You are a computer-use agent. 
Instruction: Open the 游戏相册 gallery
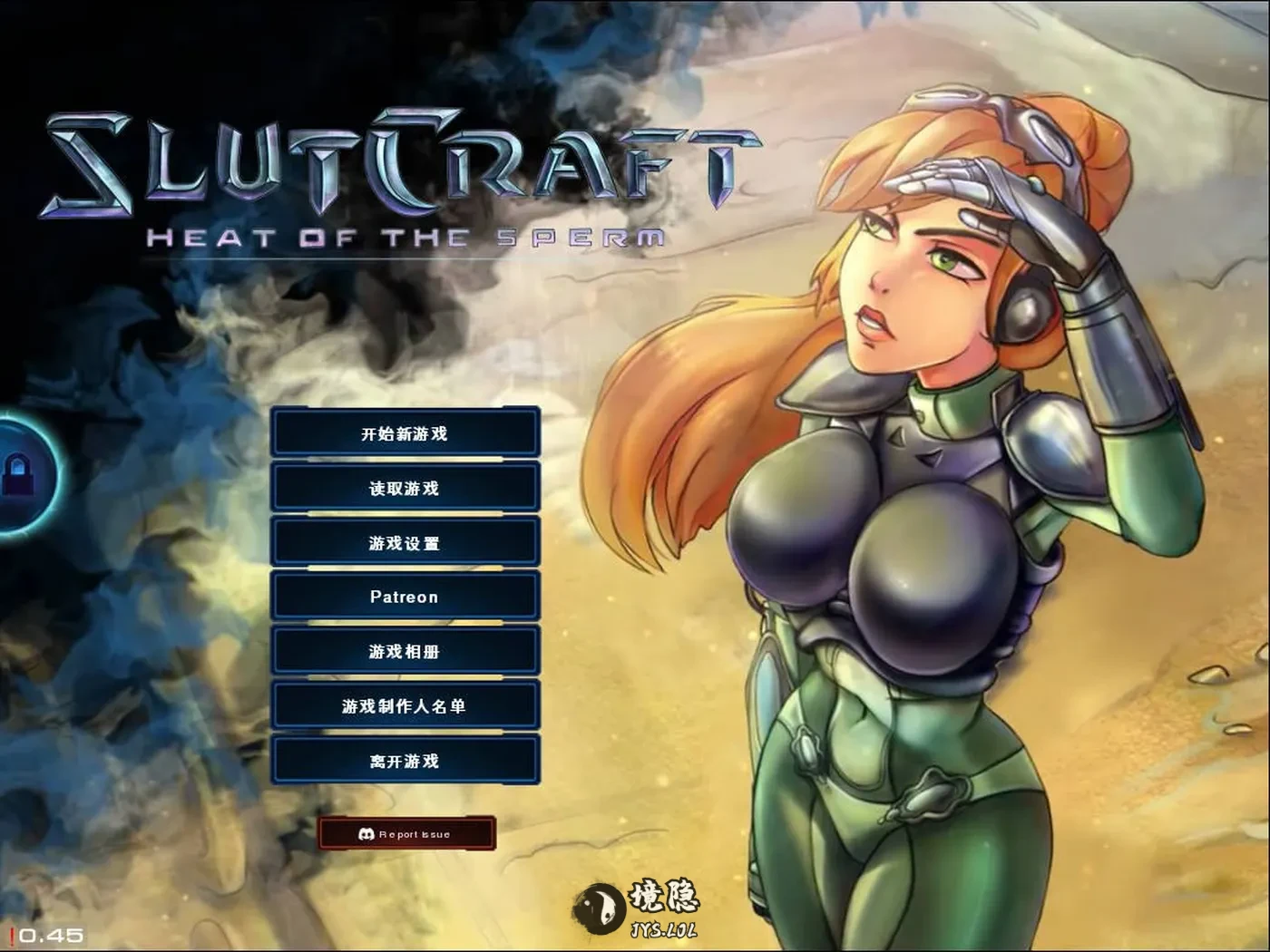point(405,651)
